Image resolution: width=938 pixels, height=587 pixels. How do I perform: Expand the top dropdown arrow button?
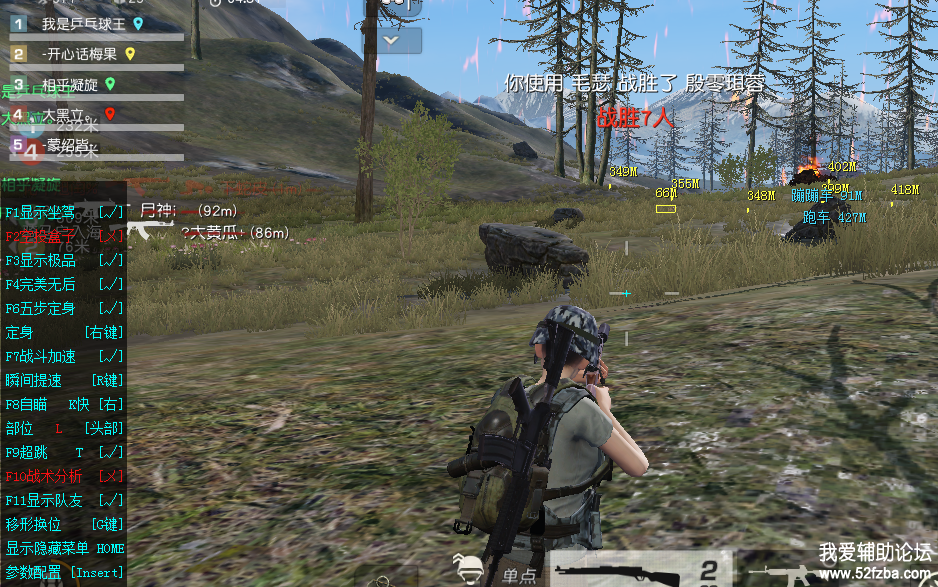click(400, 41)
